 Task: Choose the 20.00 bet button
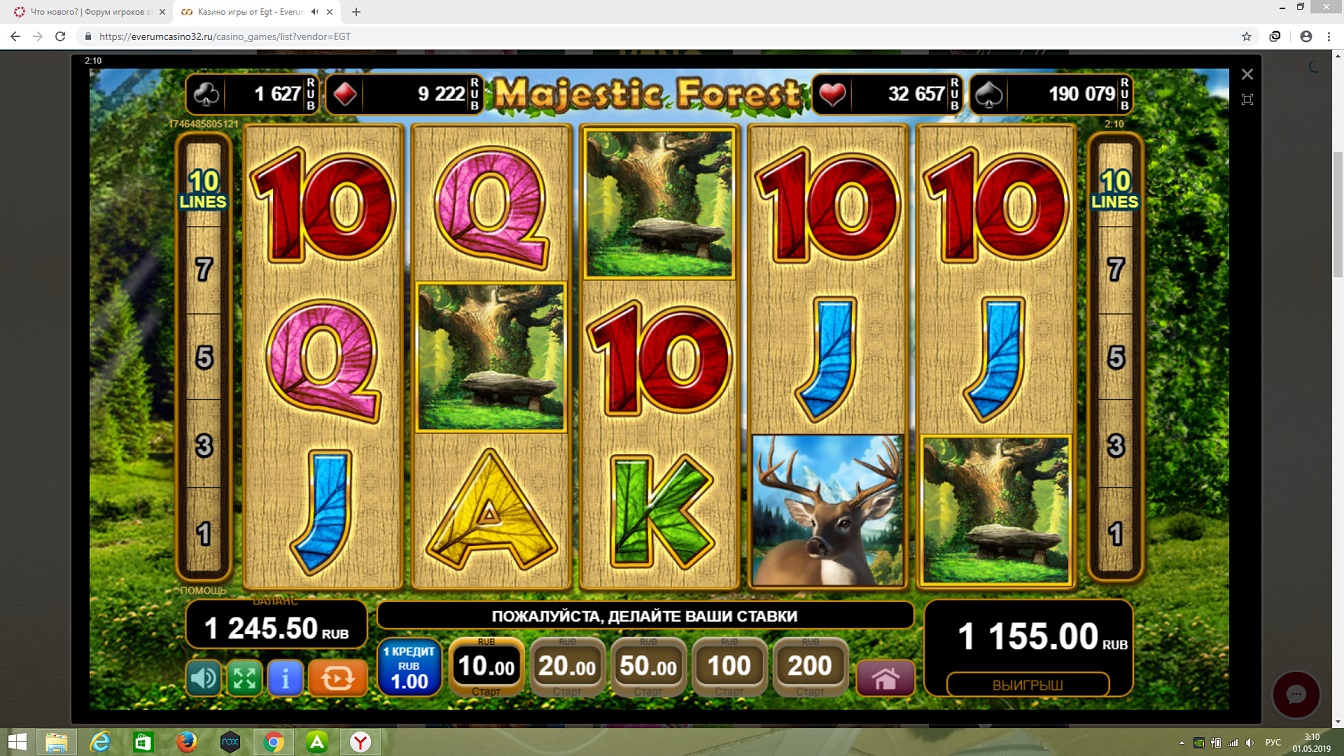pyautogui.click(x=567, y=666)
